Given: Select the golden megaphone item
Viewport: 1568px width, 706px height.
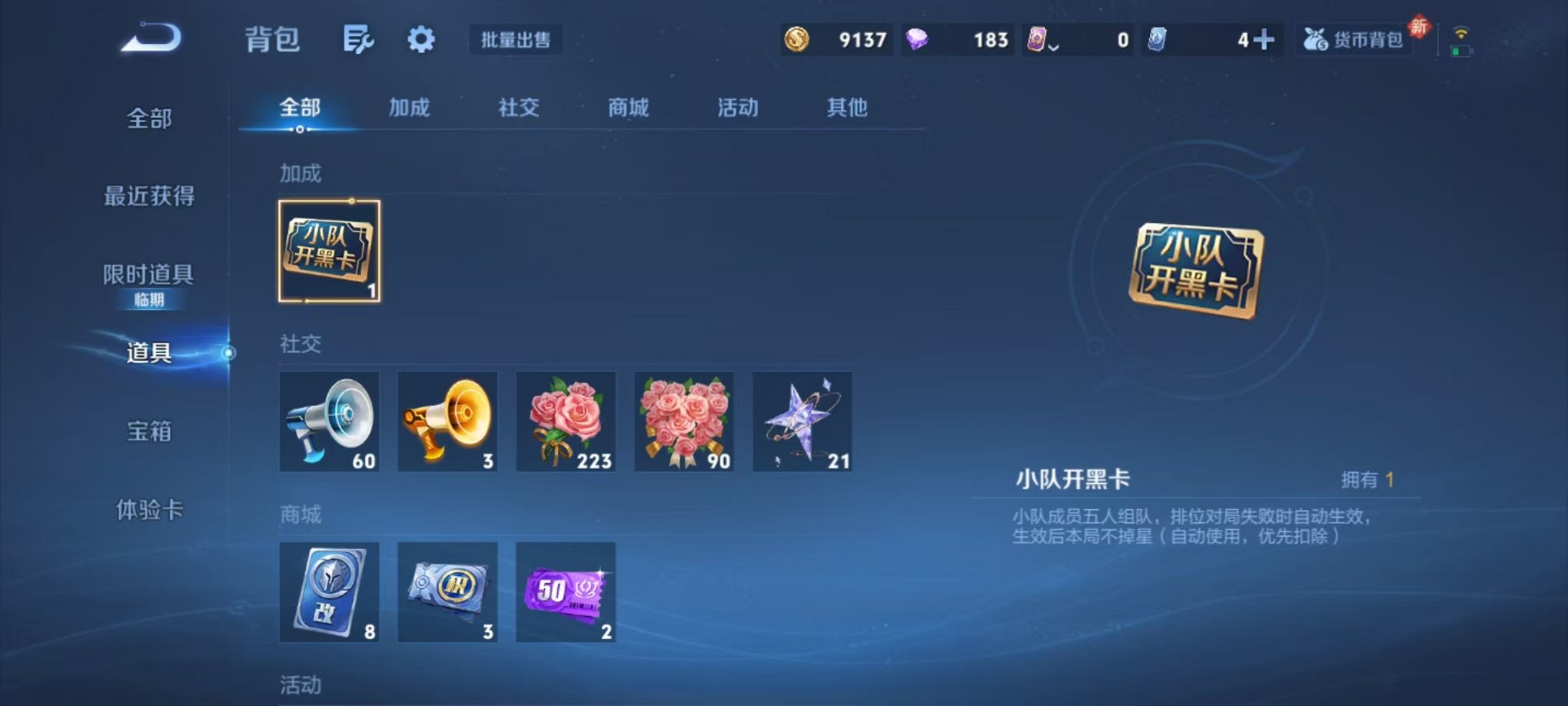Looking at the screenshot, I should (447, 421).
